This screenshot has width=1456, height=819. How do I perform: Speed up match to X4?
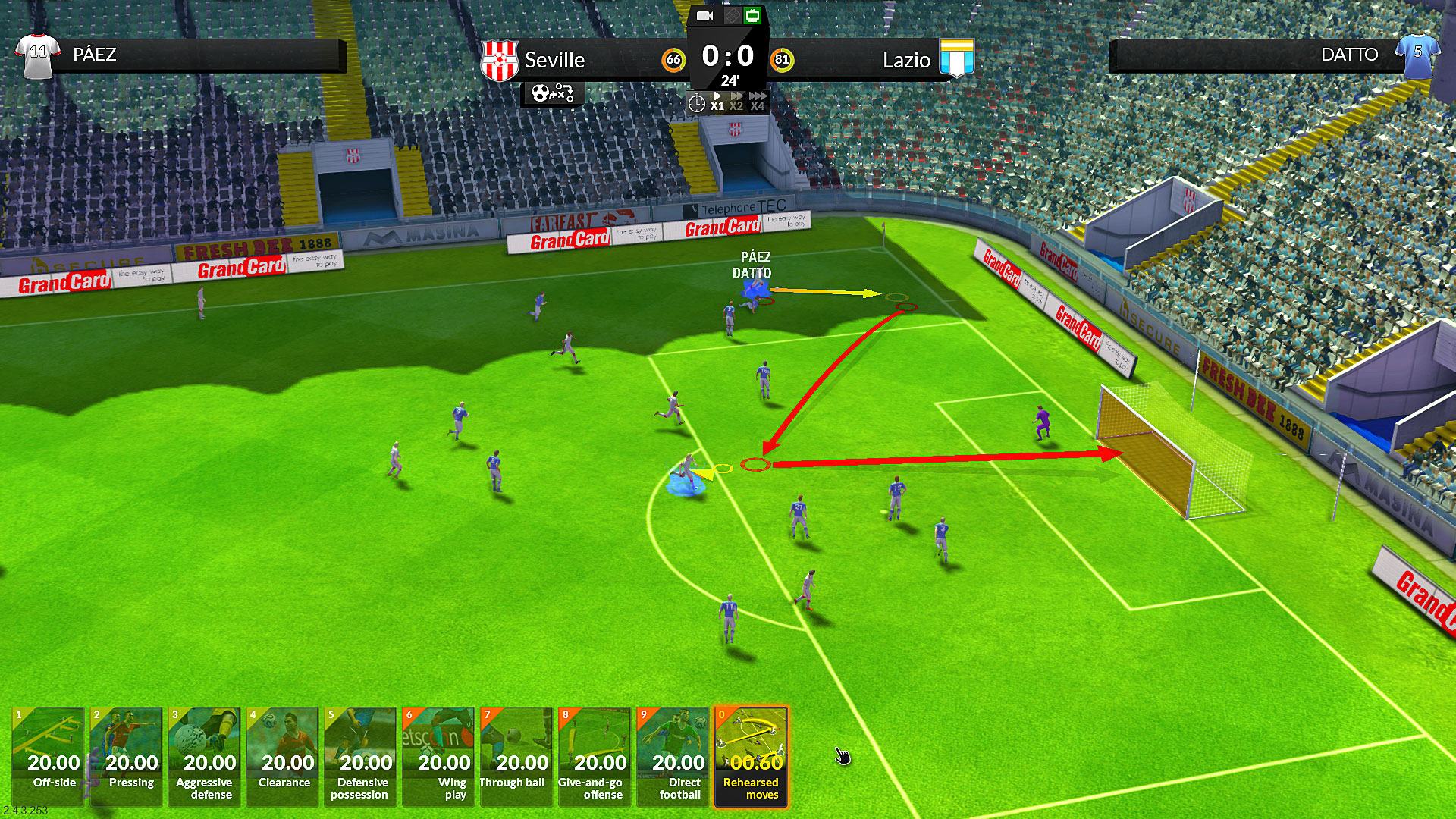757,102
